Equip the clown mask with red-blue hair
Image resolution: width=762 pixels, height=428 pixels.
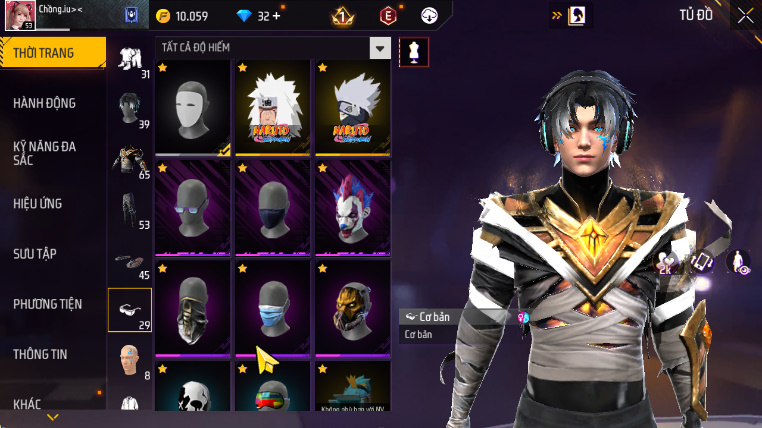[x=352, y=208]
